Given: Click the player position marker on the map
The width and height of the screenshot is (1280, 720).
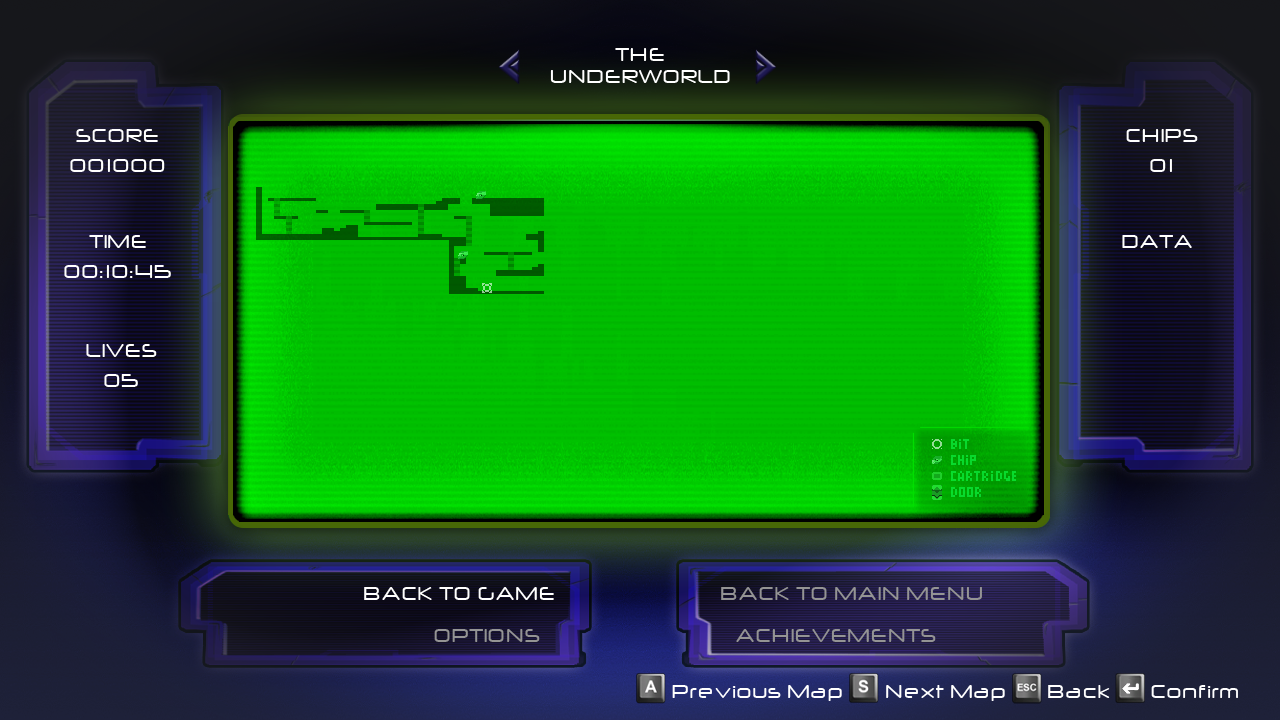Looking at the screenshot, I should coord(487,288).
